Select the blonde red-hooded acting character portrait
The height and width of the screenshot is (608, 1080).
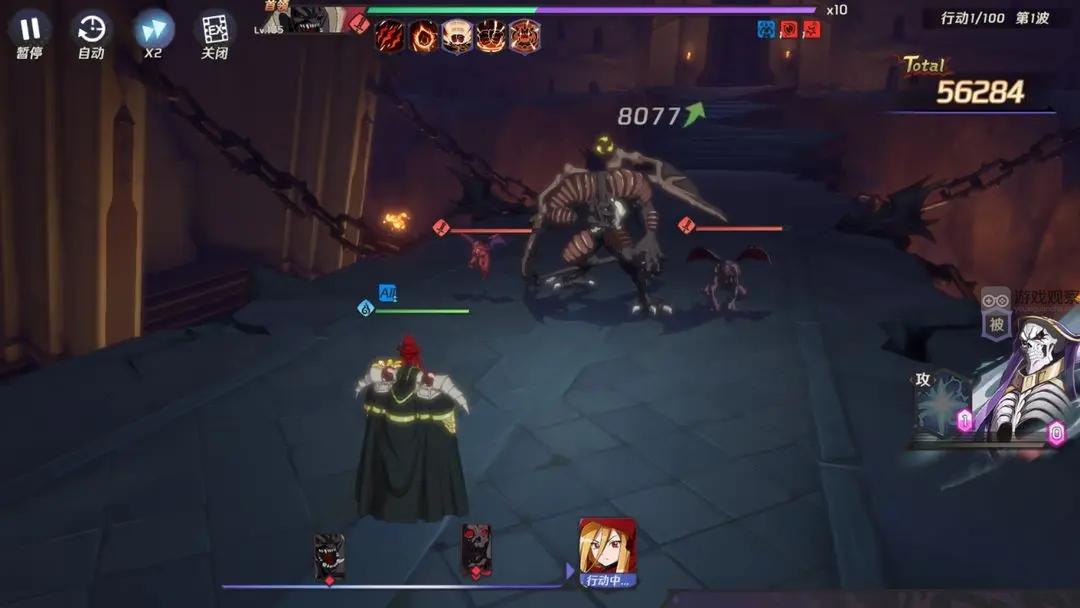tap(608, 546)
